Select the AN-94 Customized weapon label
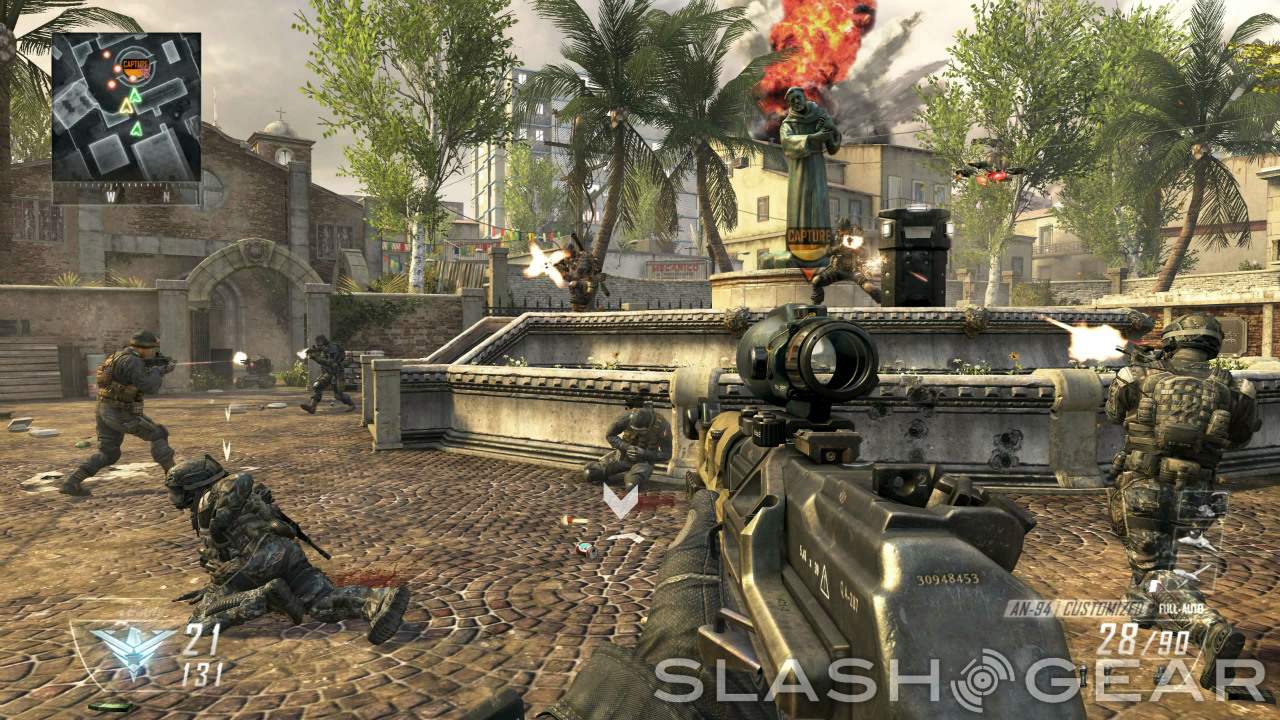Image resolution: width=1280 pixels, height=720 pixels. click(1077, 608)
